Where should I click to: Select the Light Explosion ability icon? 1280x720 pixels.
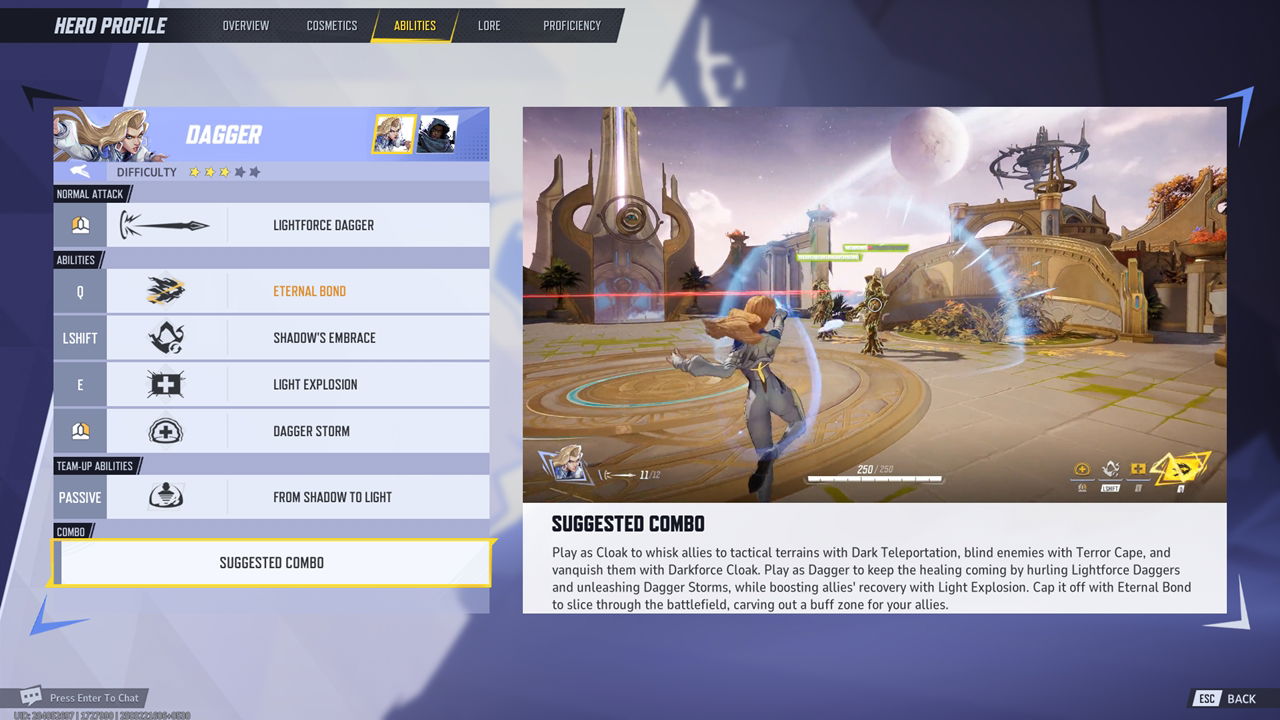click(x=167, y=384)
